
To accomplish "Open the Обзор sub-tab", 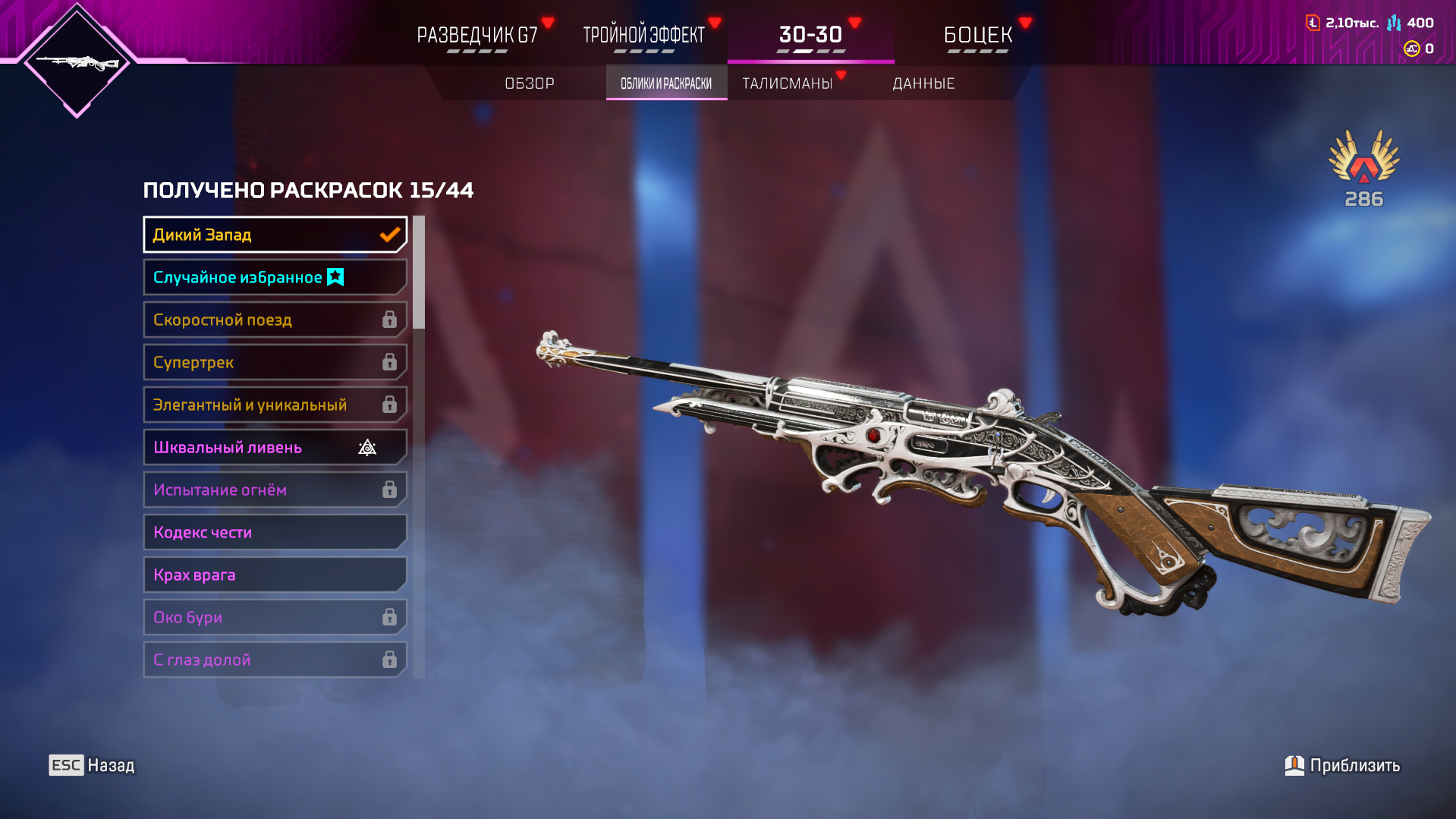I will pos(530,83).
